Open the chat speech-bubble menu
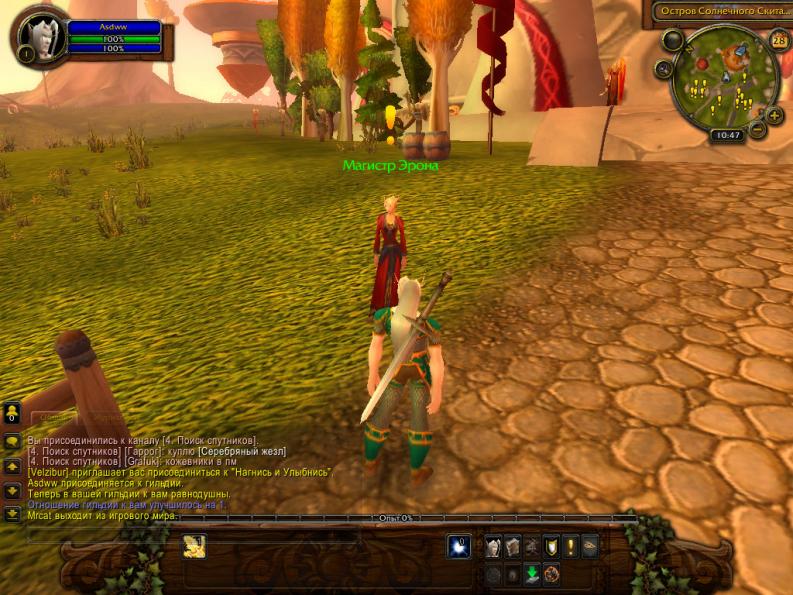The image size is (793, 595). tap(12, 441)
